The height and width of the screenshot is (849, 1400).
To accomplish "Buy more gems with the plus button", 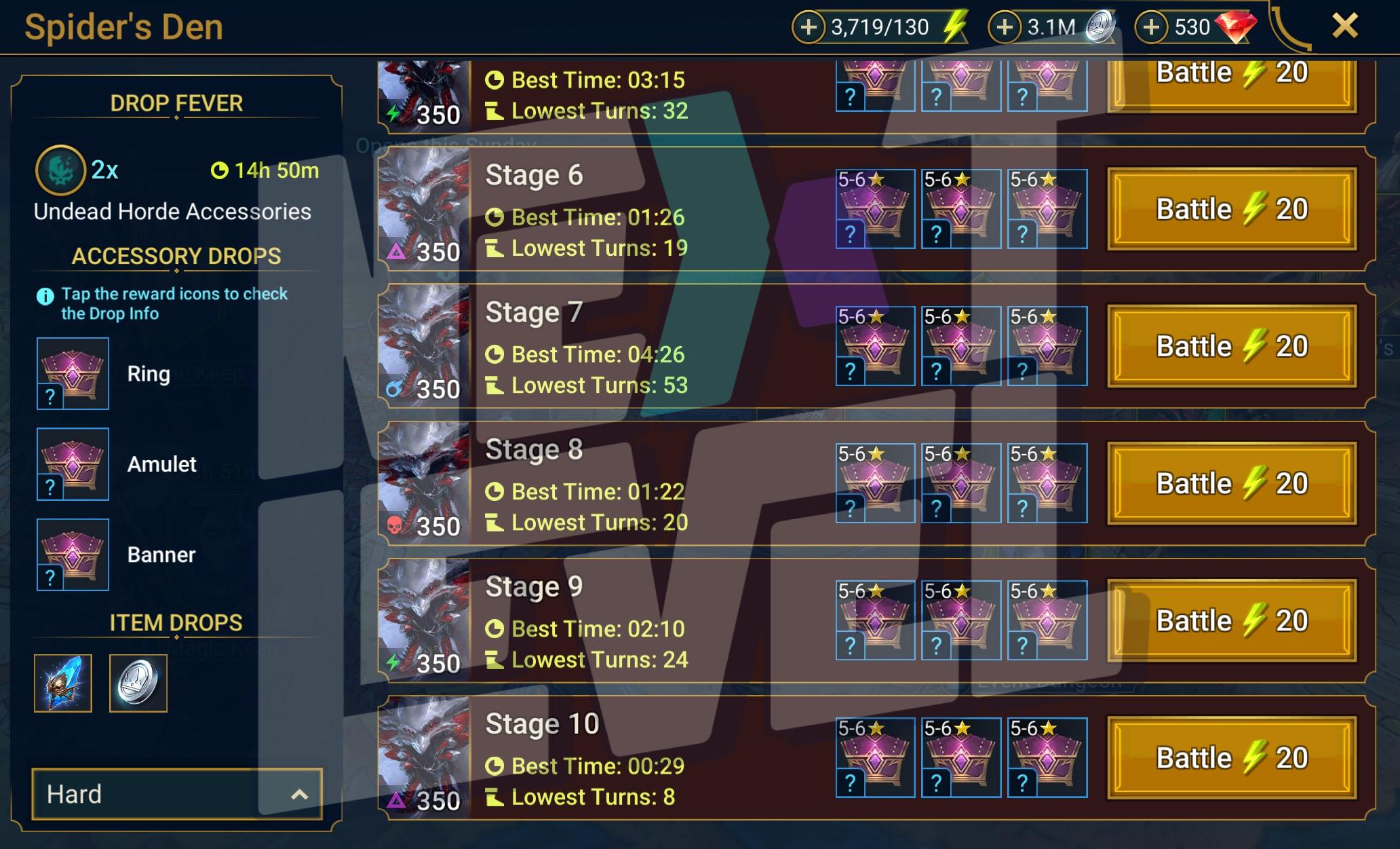I will coord(1151,27).
